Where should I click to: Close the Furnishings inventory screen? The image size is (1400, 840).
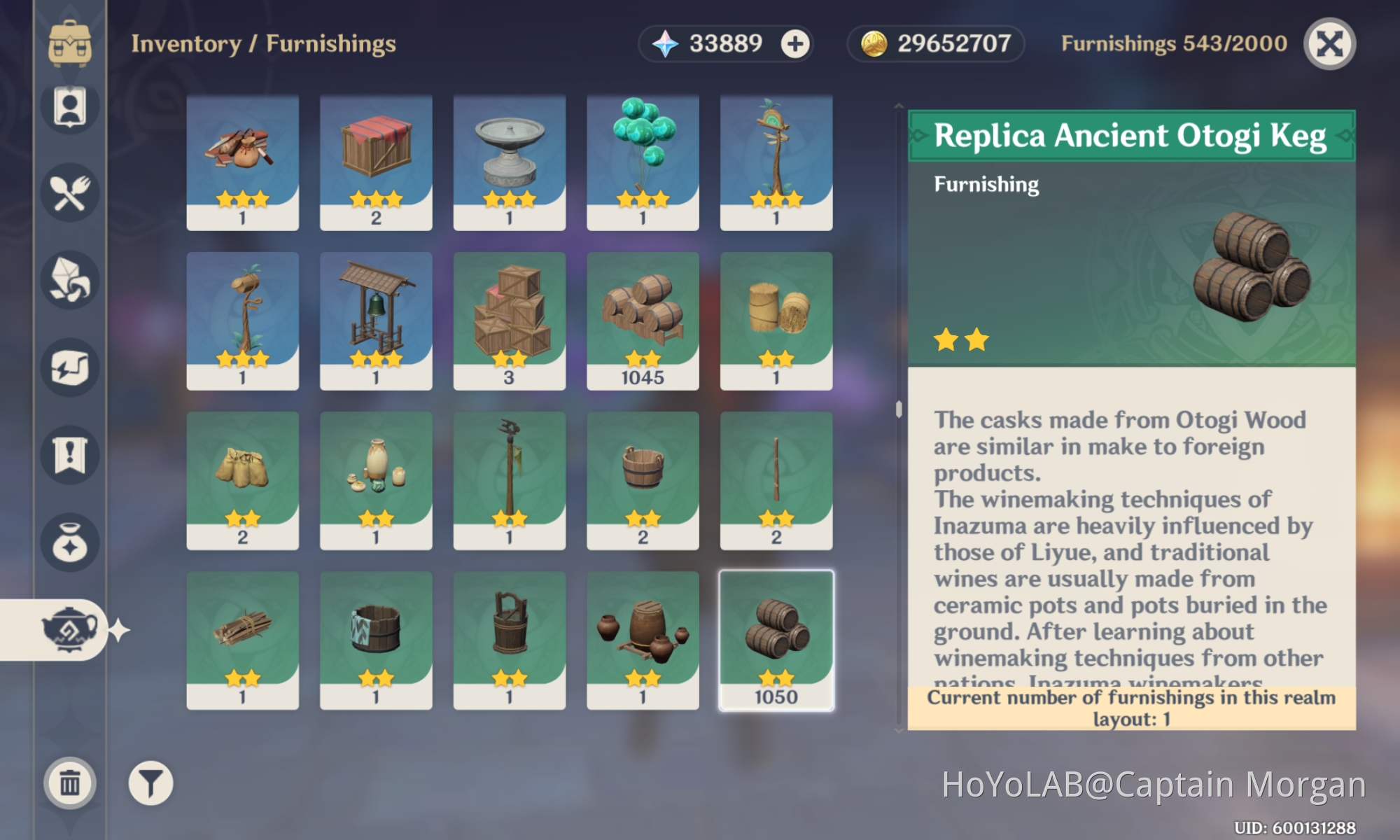point(1329,43)
